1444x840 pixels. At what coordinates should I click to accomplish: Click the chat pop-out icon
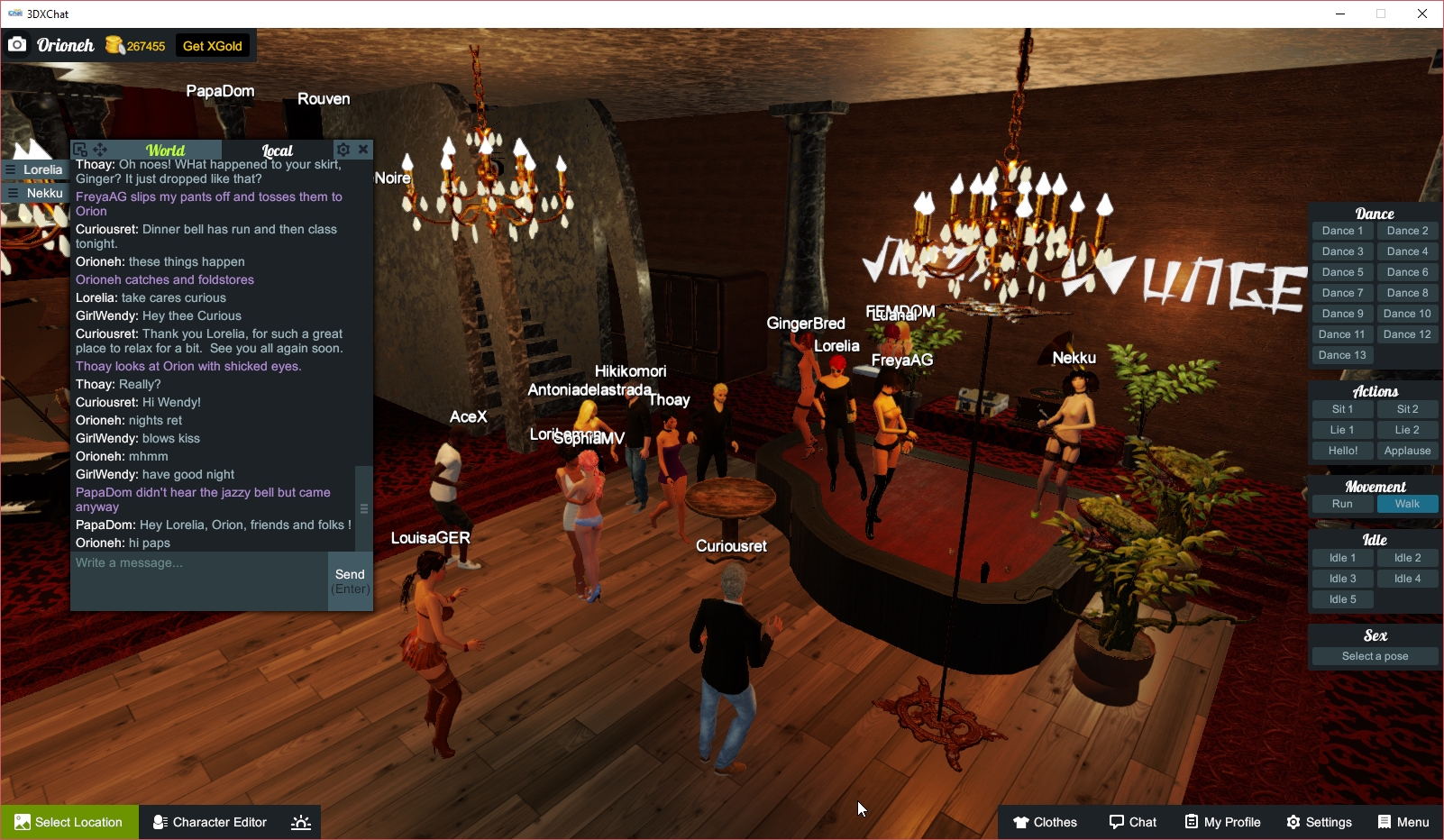80,148
